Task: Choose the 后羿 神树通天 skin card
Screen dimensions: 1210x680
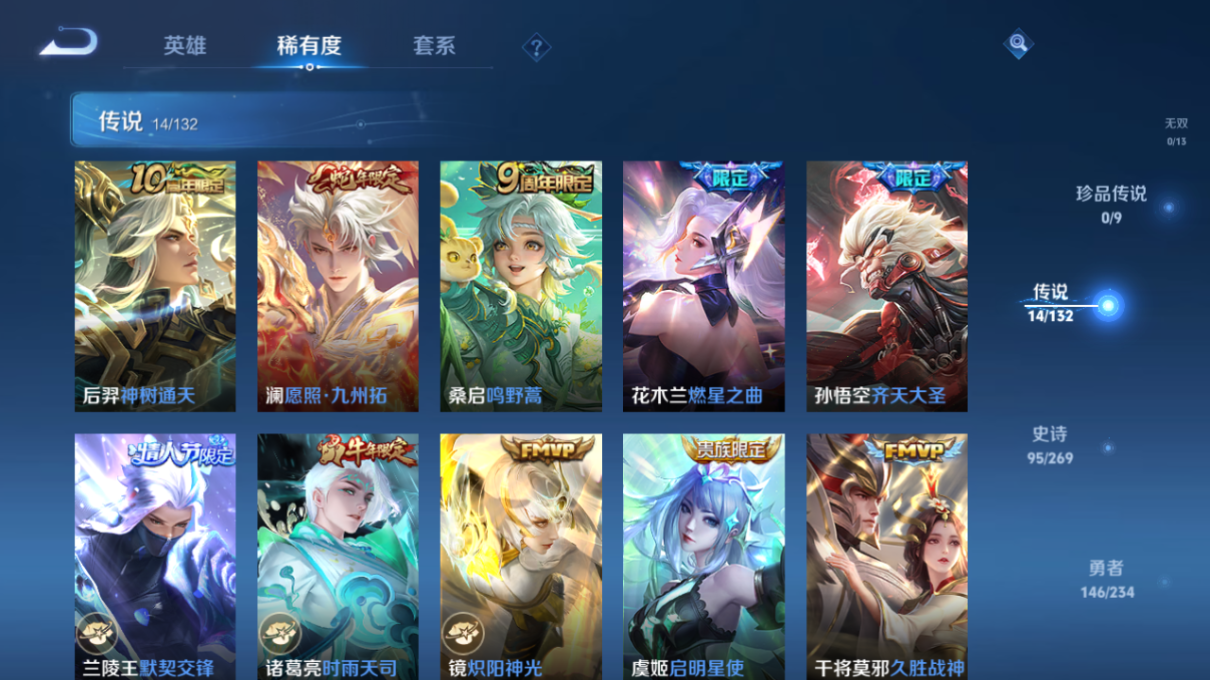Action: (x=155, y=286)
